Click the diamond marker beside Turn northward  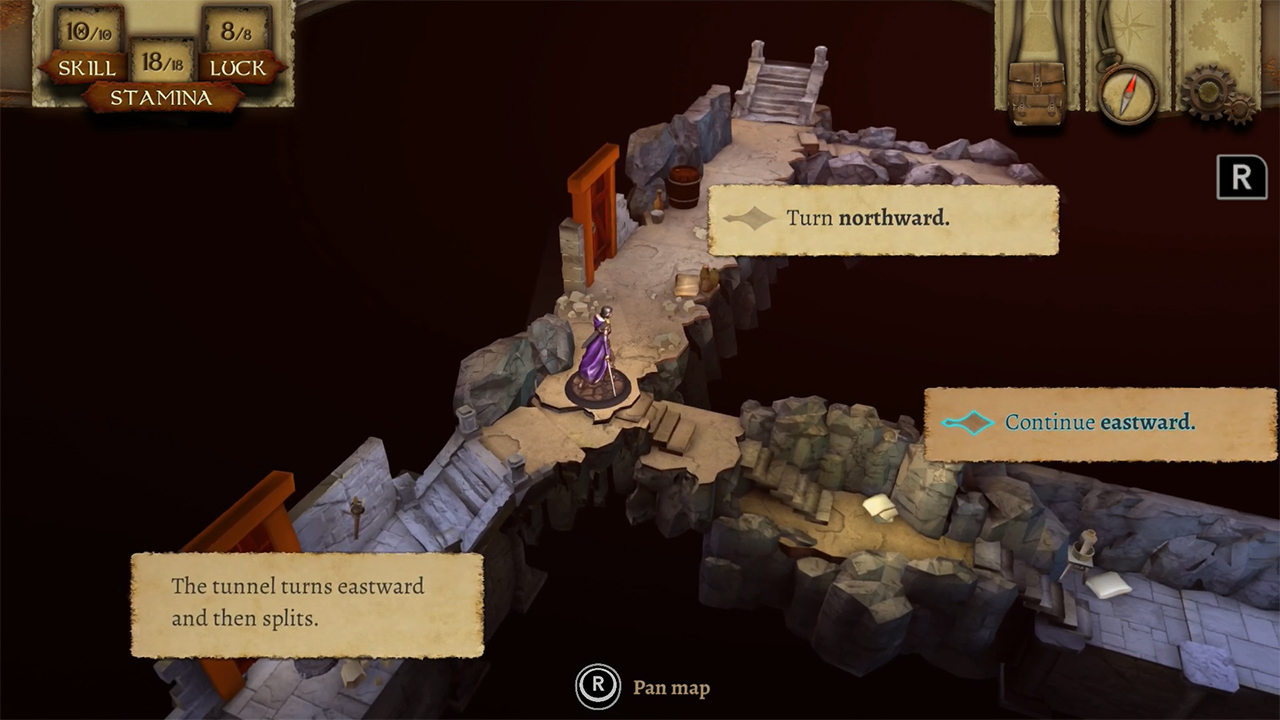[x=752, y=218]
